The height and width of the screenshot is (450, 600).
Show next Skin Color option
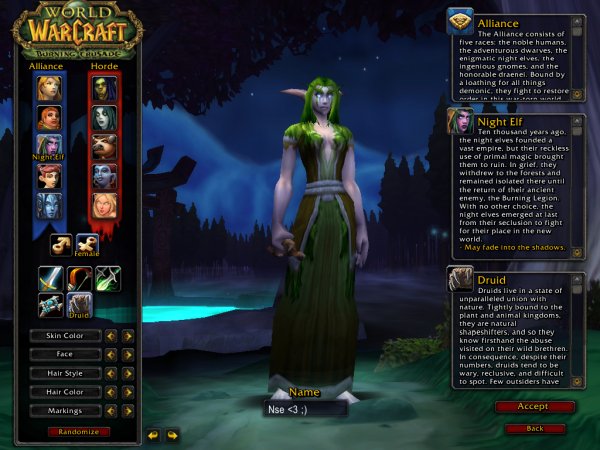point(127,336)
